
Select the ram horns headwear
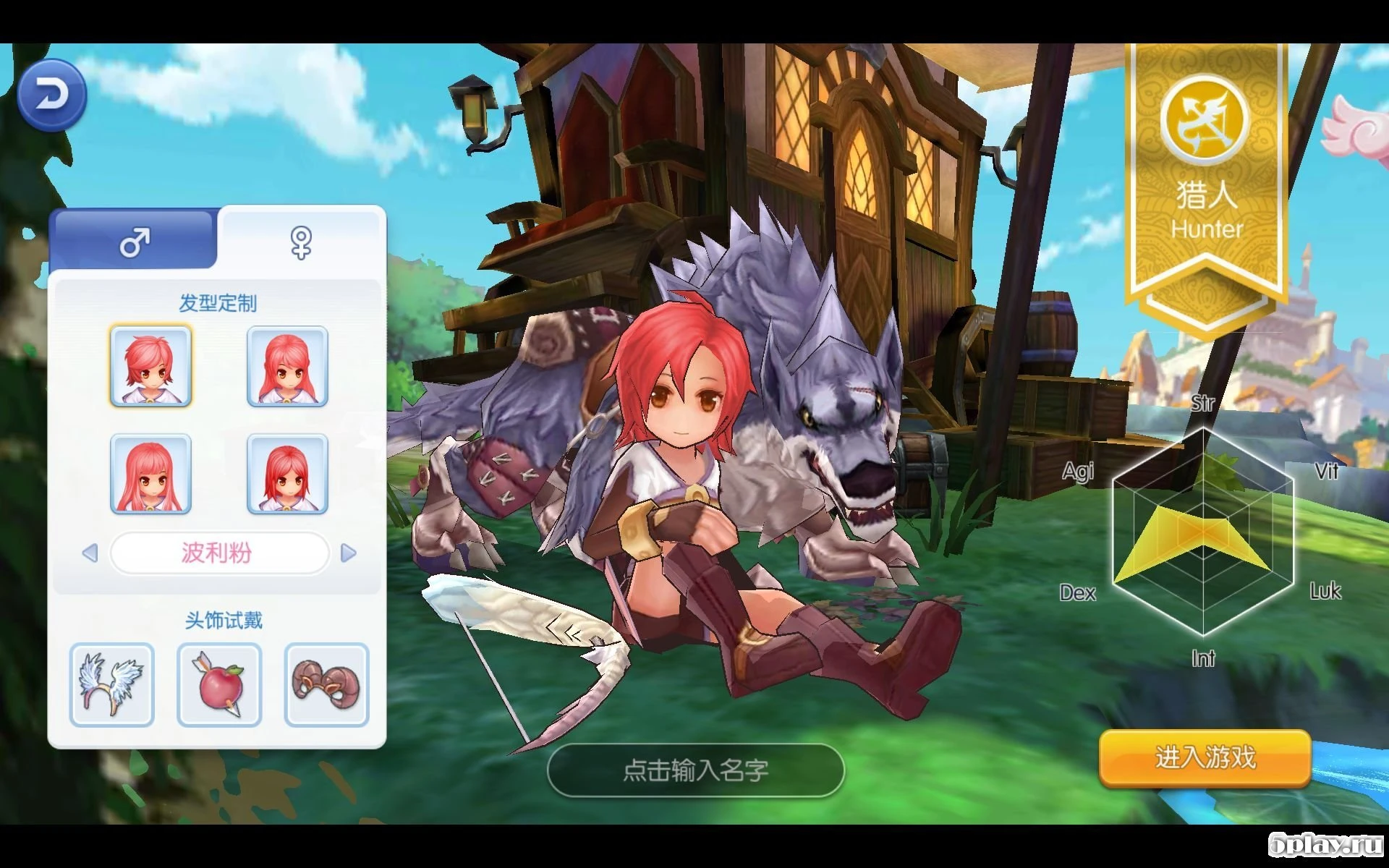[x=326, y=683]
